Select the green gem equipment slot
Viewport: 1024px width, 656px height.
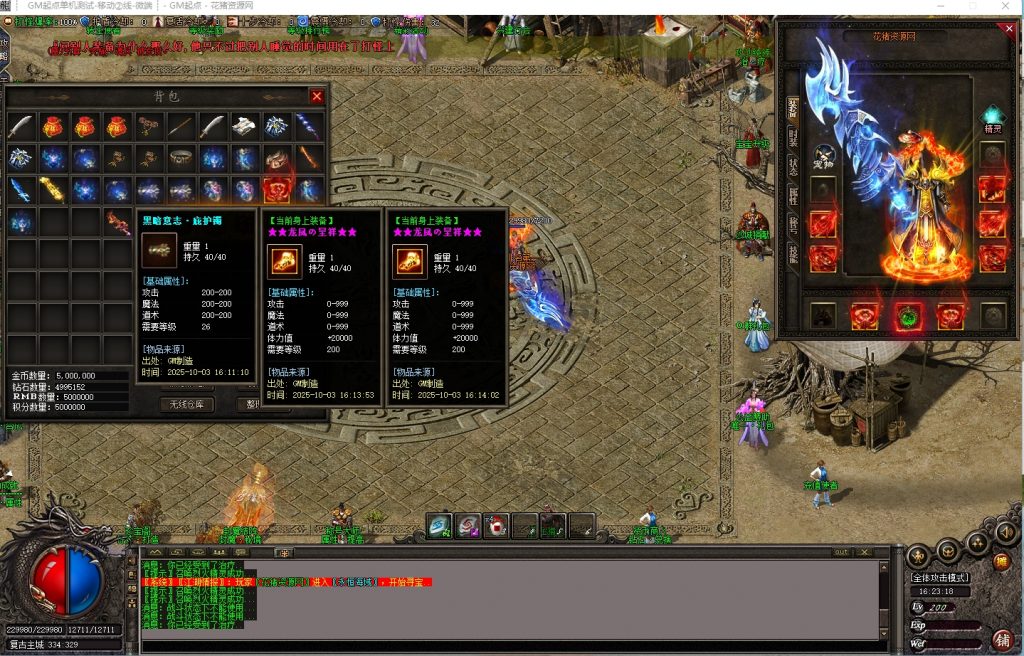[x=908, y=316]
